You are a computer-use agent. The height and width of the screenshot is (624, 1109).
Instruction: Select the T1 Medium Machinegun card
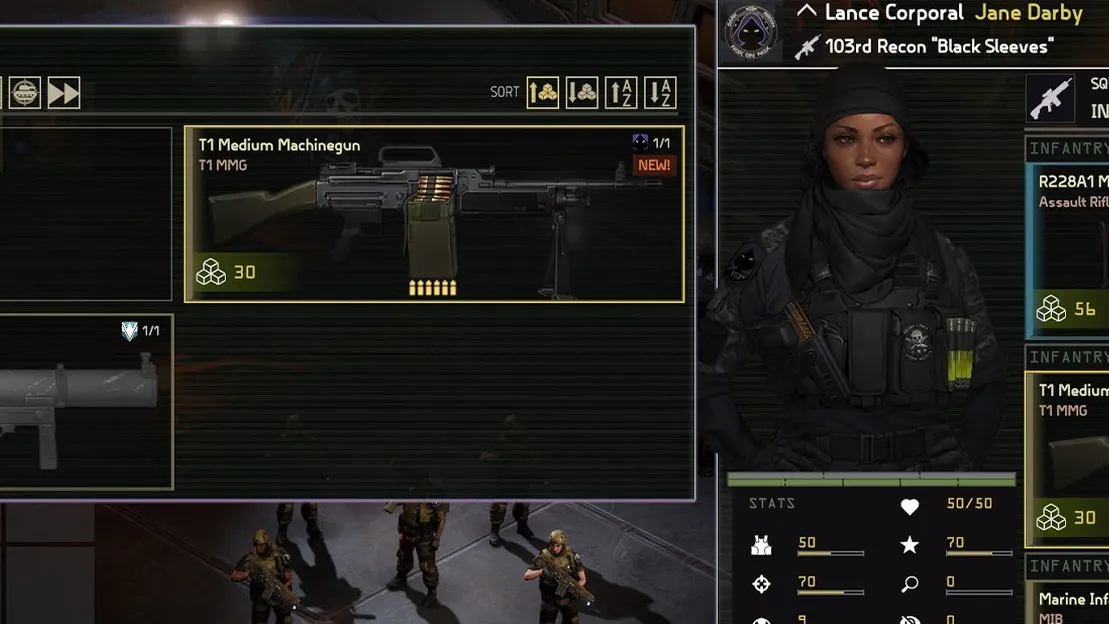point(434,214)
